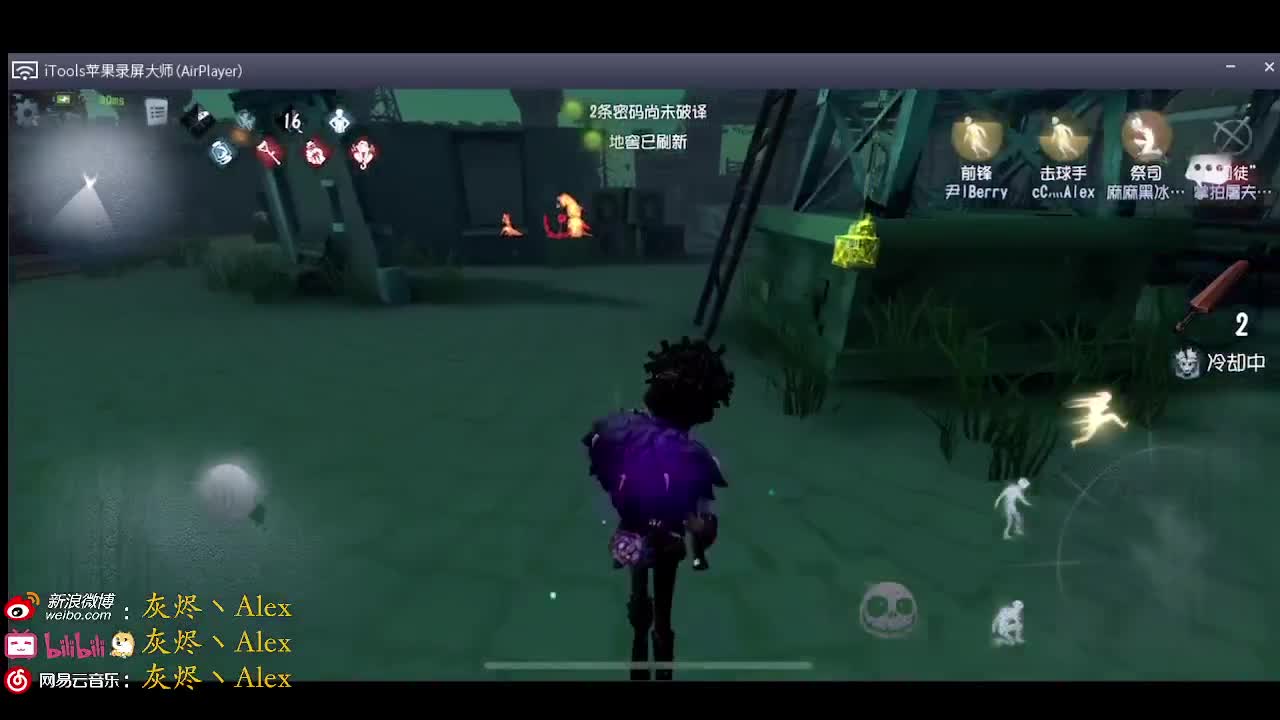Screen dimensions: 1280x720
Task: Click the bilibili link 灰烬丶Alex
Action: pyautogui.click(x=218, y=642)
